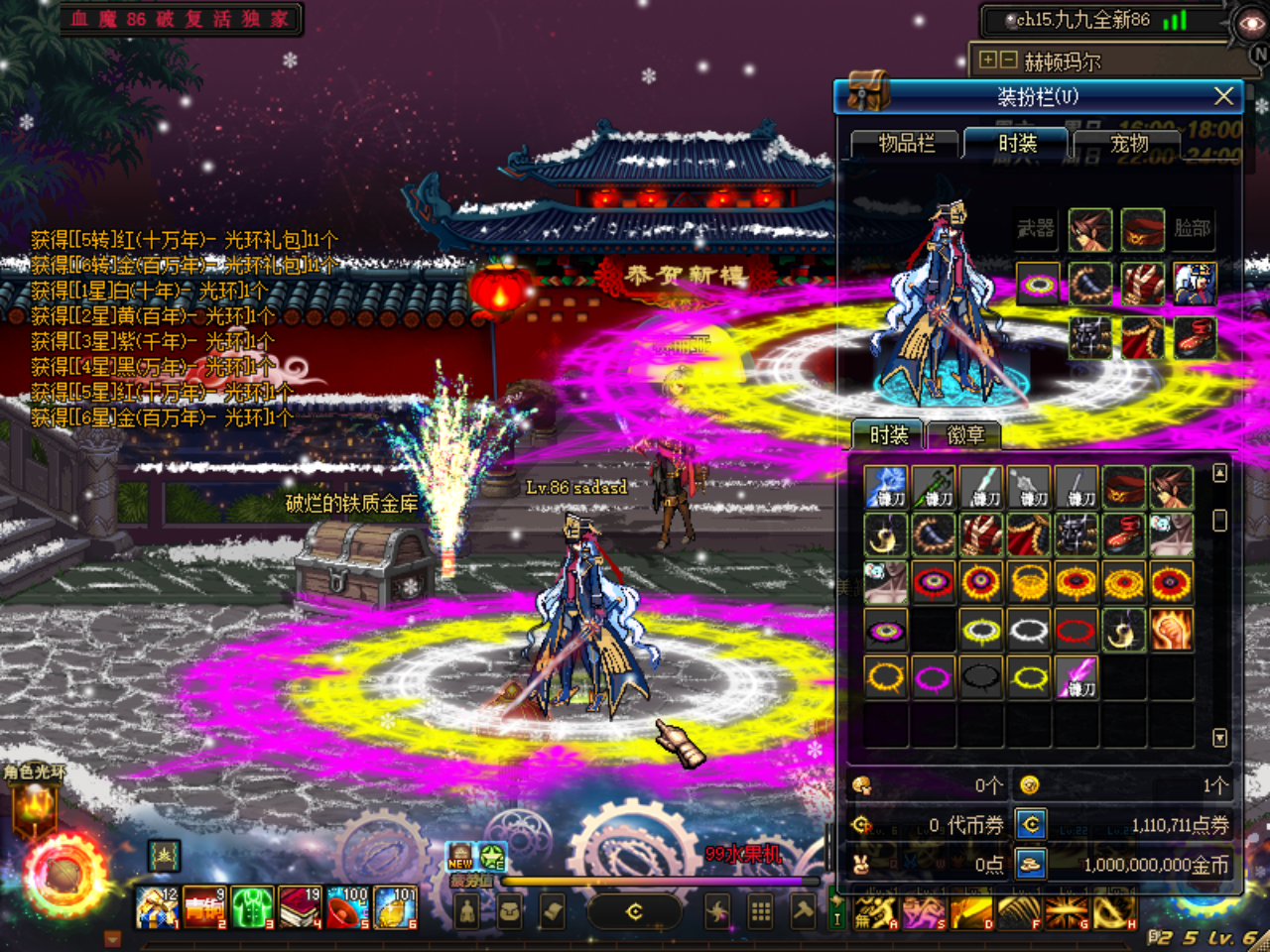Viewport: 1270px width, 952px height.
Task: Select the 脸部 face avatar slot
Action: point(1193,228)
